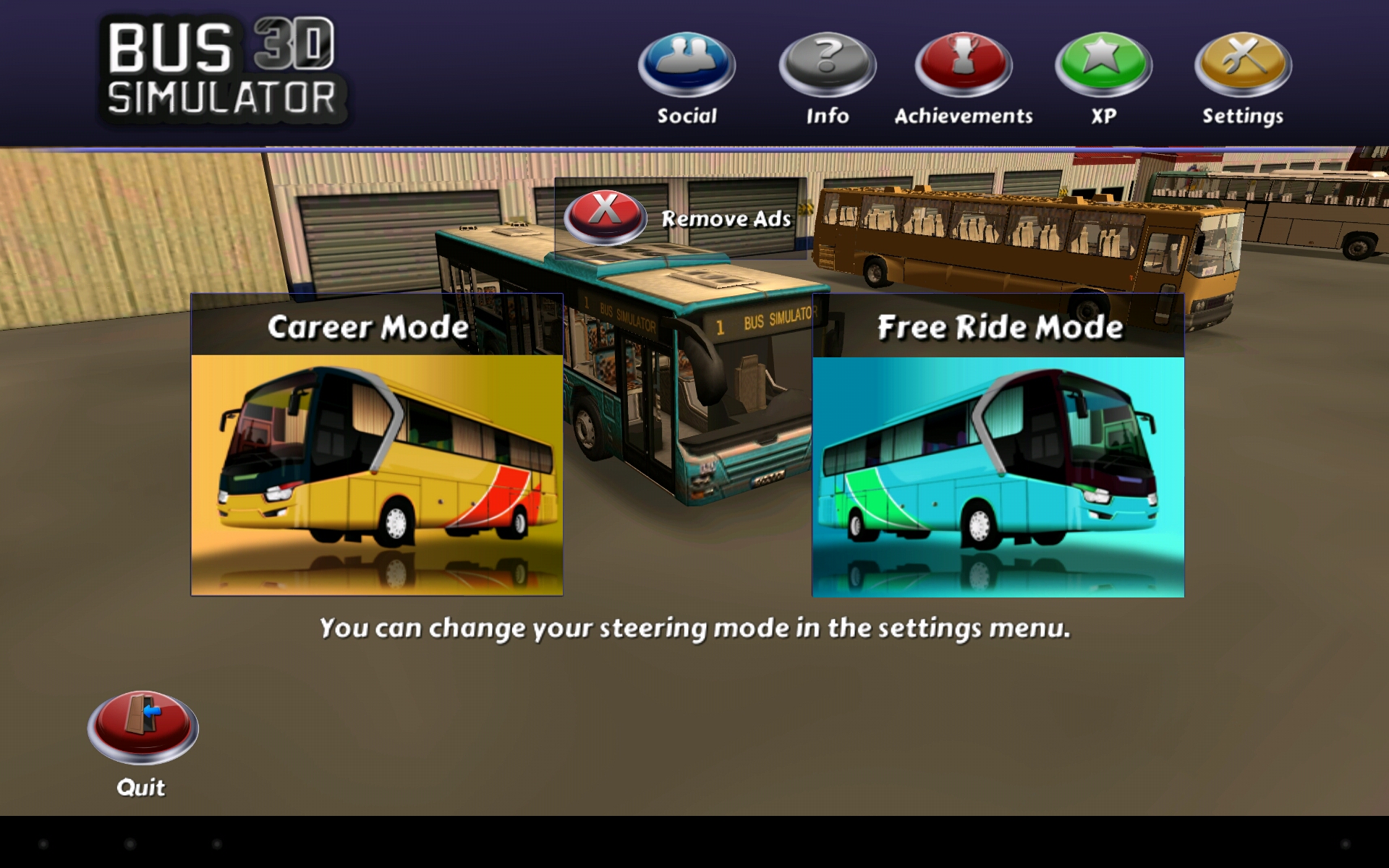
Task: Open the Settings menu
Action: coord(1243,65)
